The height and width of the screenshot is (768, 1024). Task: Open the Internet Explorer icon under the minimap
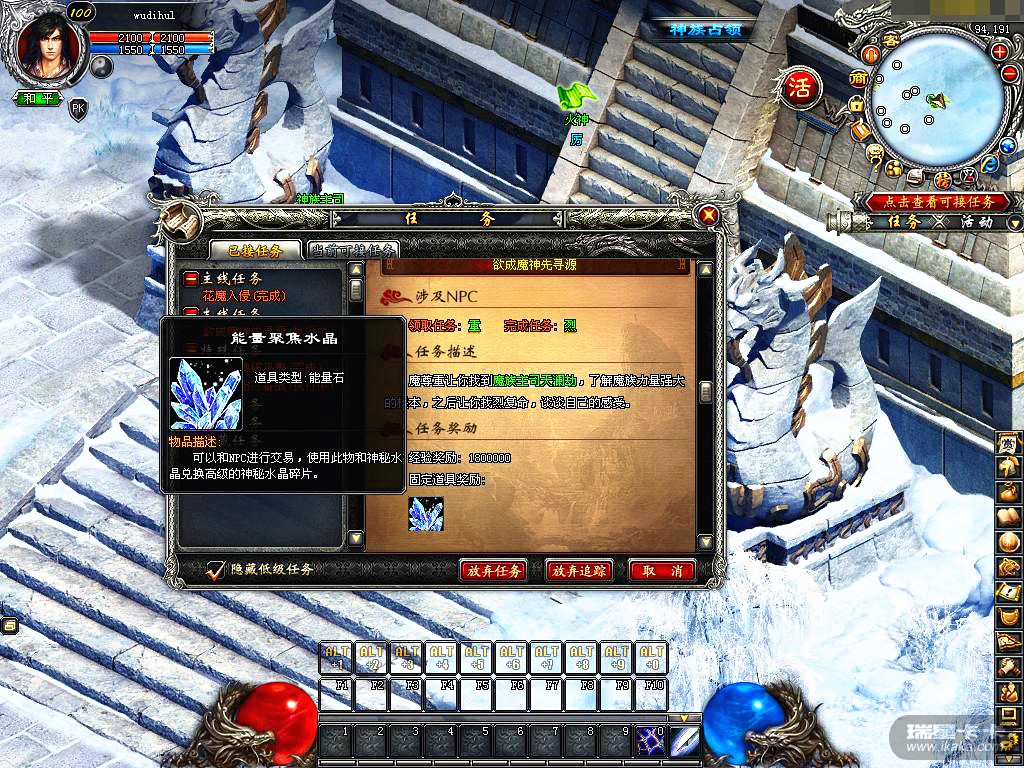[x=989, y=164]
